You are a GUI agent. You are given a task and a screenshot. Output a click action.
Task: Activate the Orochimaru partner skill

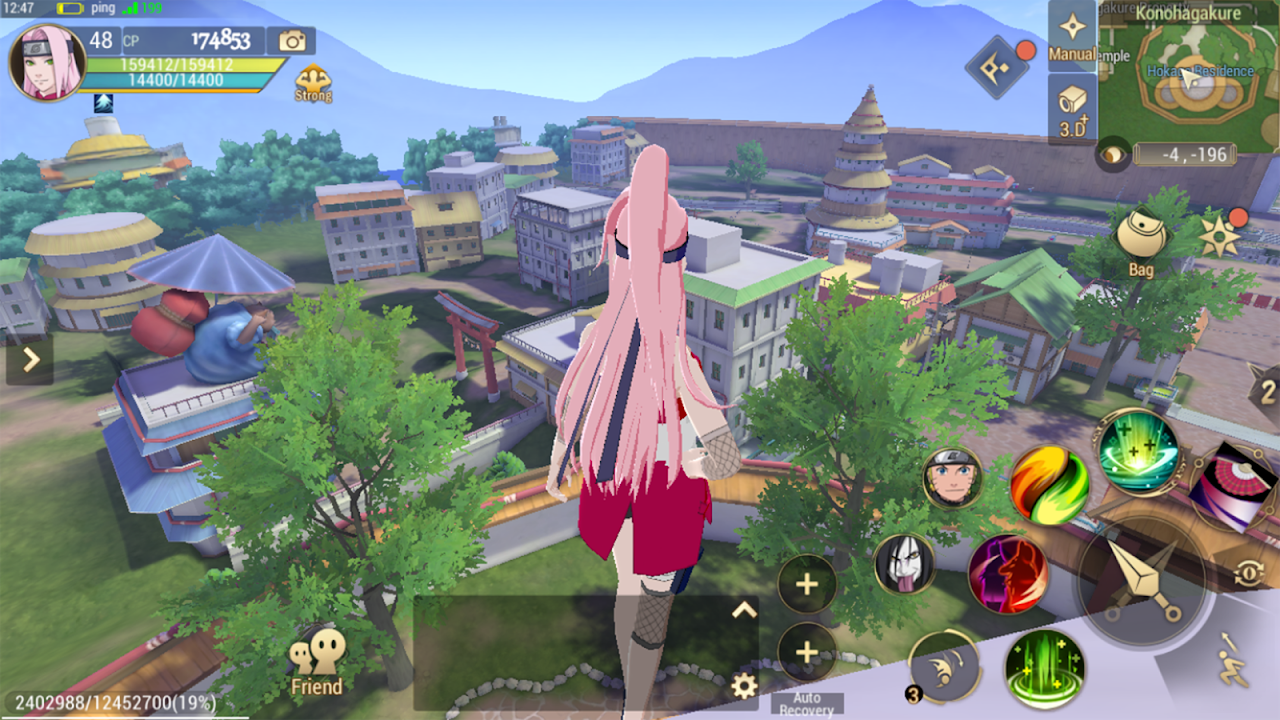(x=904, y=565)
